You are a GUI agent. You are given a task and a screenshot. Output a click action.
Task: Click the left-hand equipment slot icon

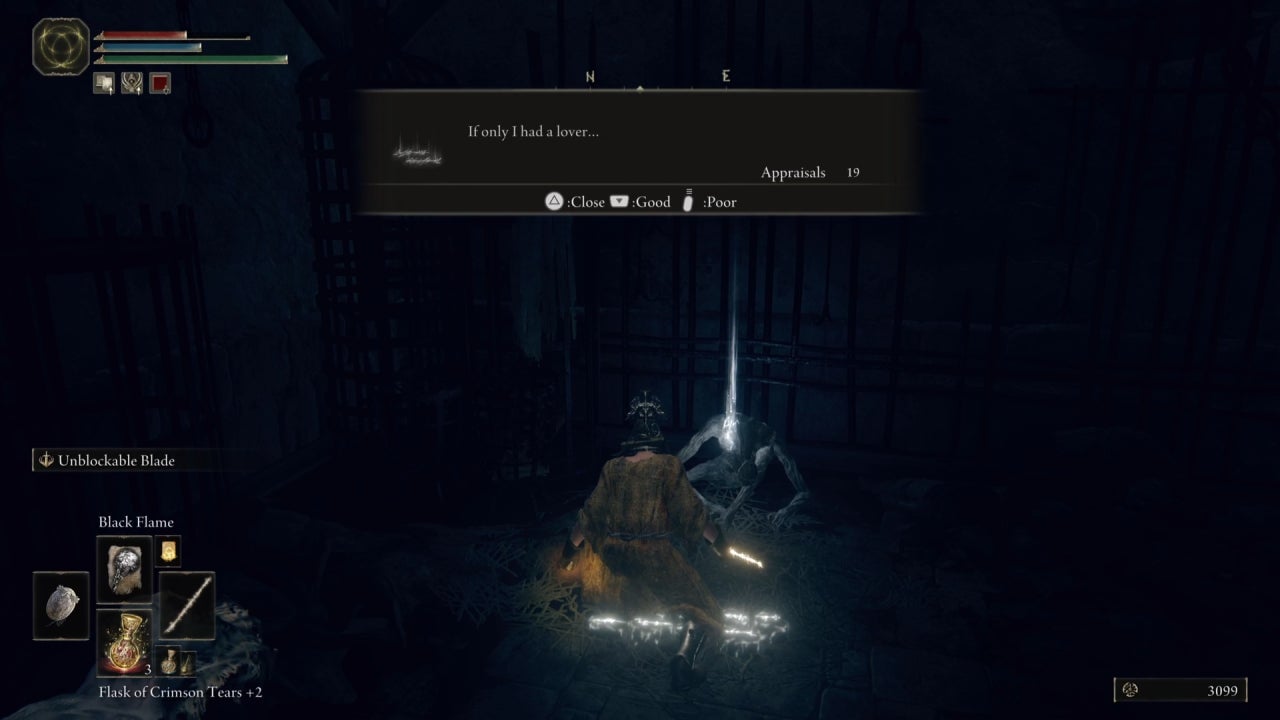click(60, 605)
